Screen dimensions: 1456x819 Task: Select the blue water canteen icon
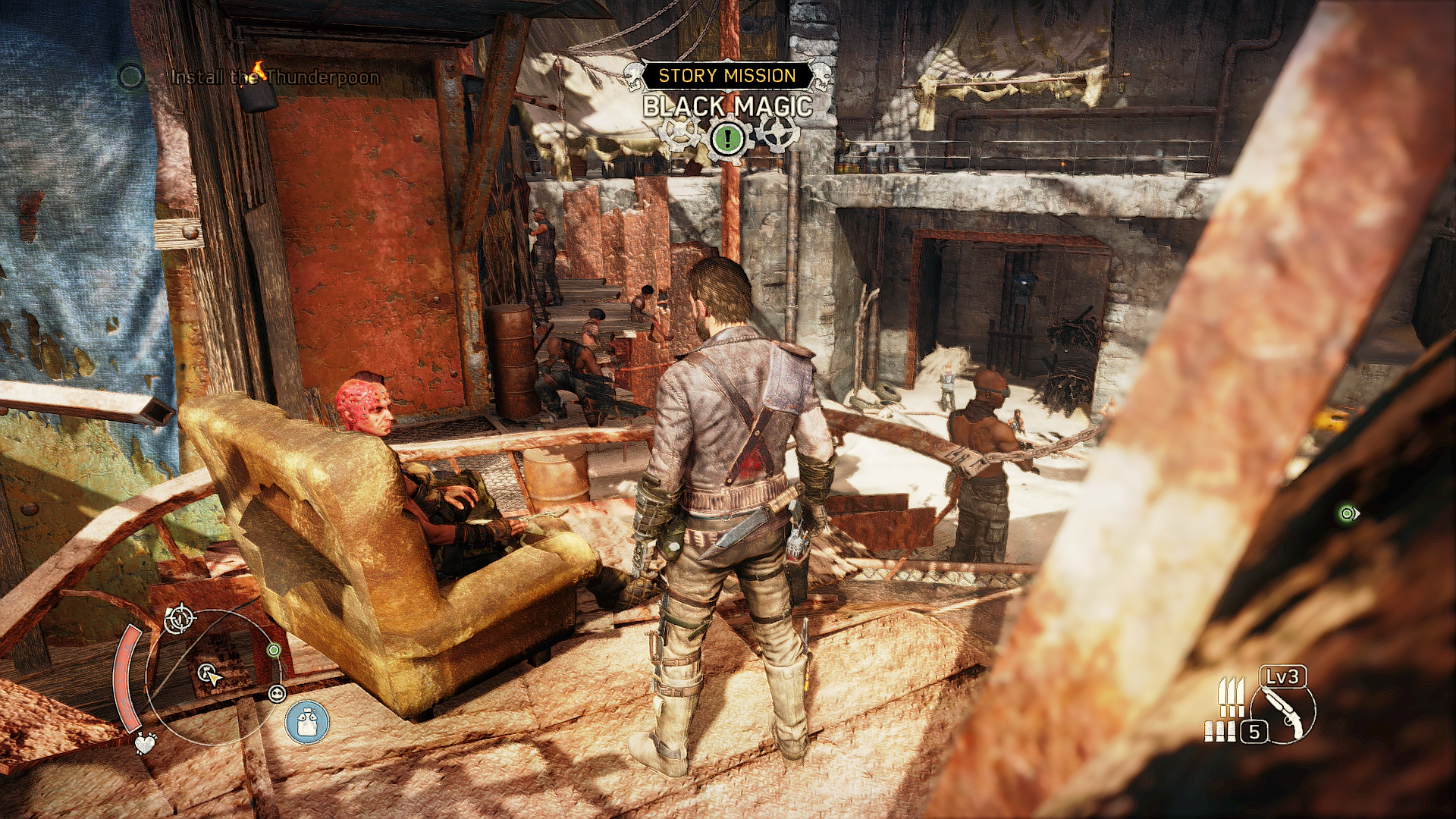pyautogui.click(x=307, y=721)
